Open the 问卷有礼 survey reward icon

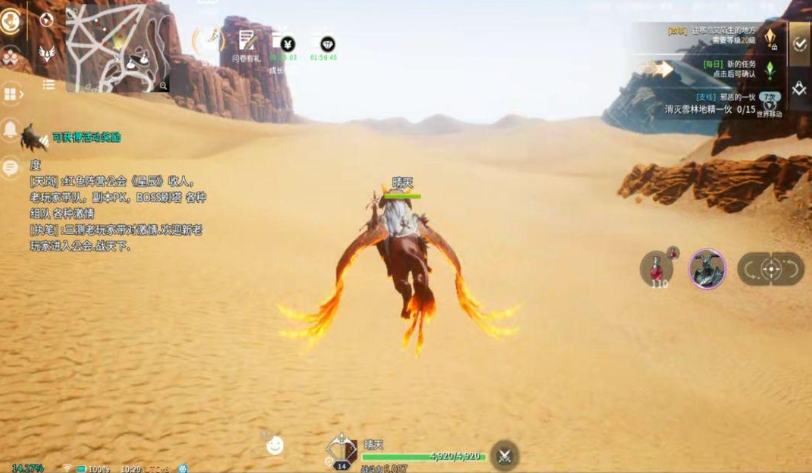(x=246, y=42)
